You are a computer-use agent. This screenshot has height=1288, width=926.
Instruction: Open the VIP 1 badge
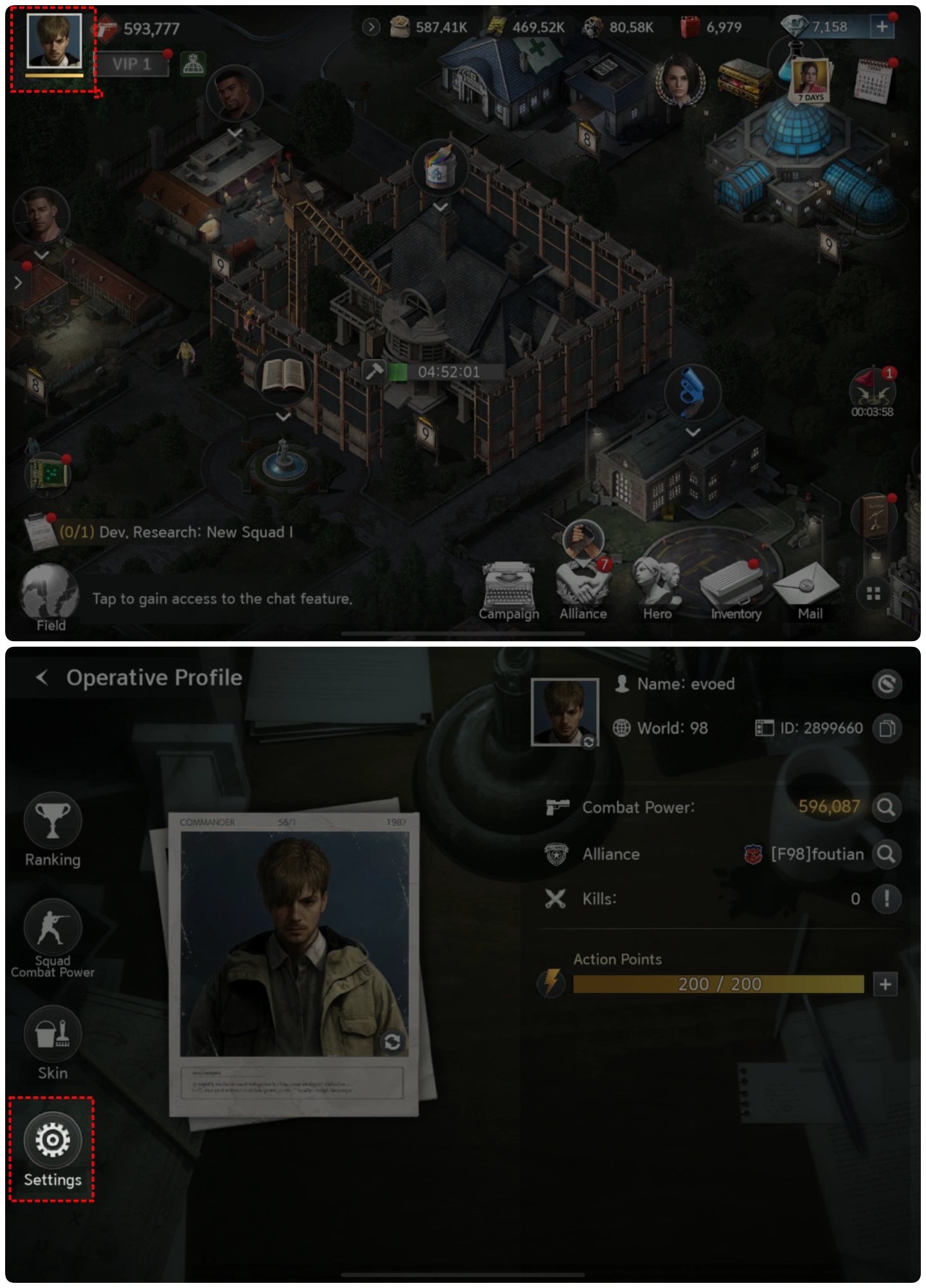(x=132, y=64)
